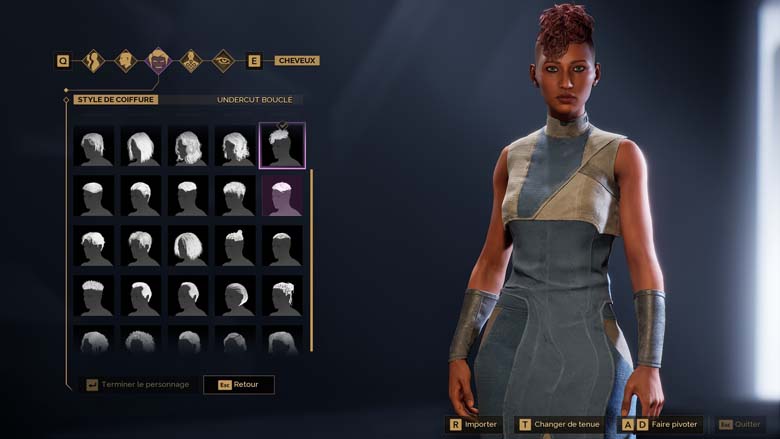Switch to the eye category tab

pyautogui.click(x=223, y=61)
